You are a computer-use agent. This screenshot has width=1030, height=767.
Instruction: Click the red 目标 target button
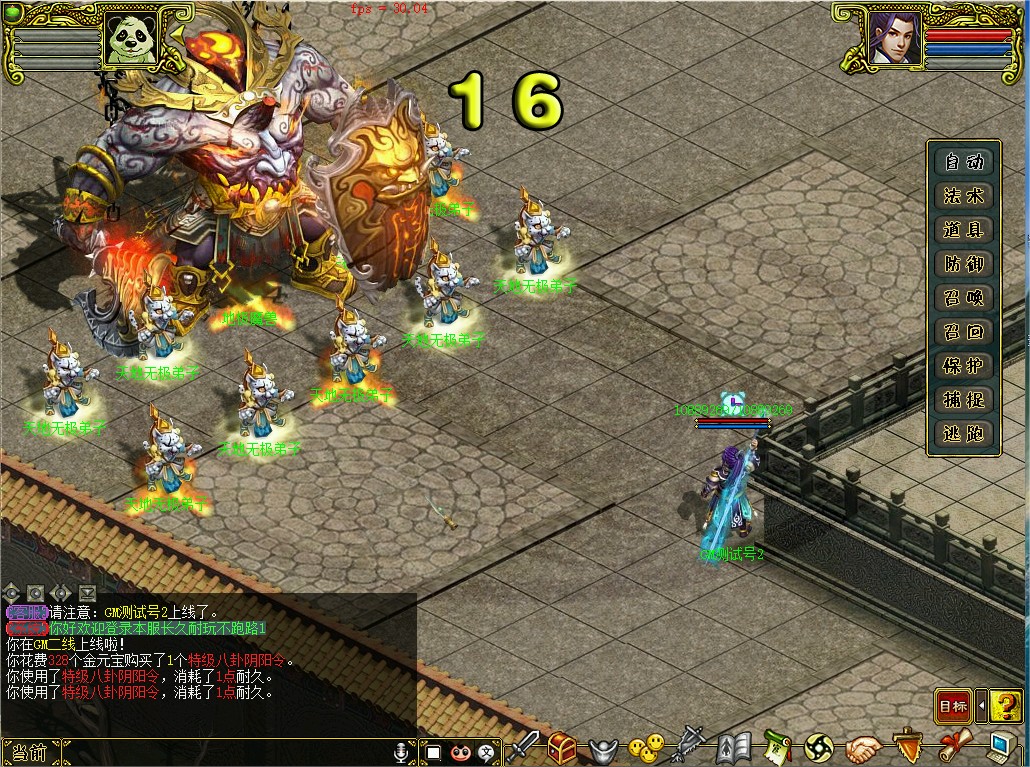(x=953, y=707)
